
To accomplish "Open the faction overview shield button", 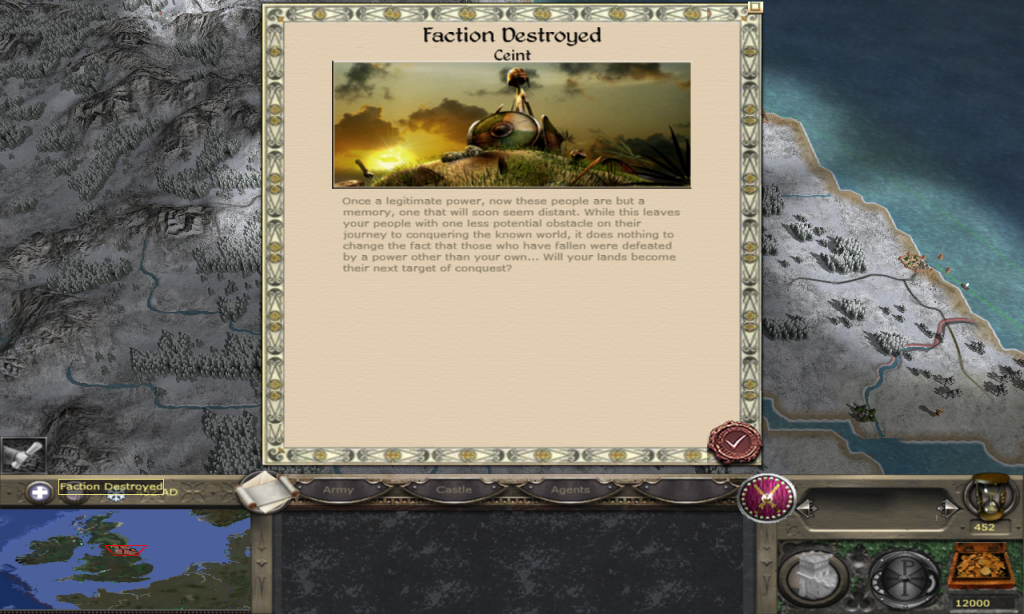I will pos(766,497).
